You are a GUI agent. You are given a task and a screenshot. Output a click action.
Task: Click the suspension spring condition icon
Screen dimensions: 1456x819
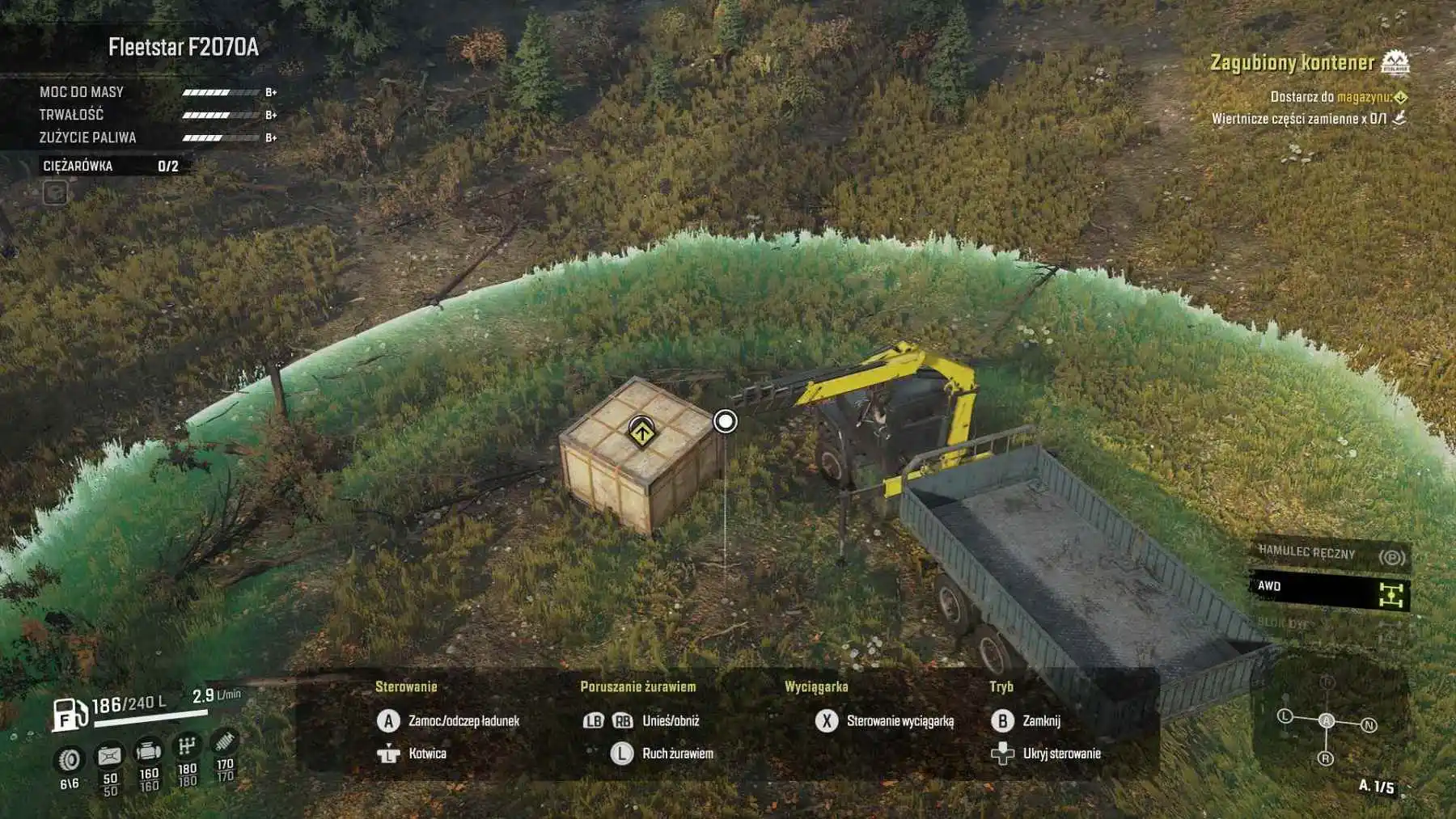pos(224,741)
